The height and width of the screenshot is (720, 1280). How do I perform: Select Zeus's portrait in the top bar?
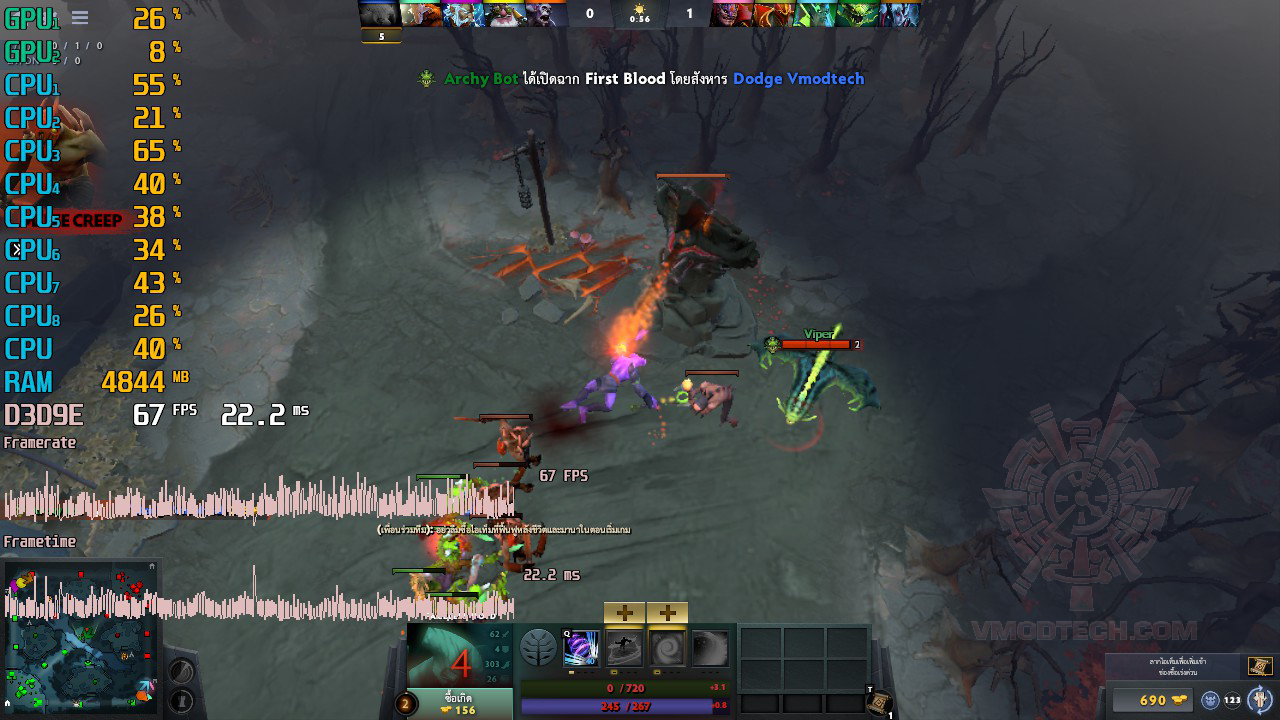464,14
